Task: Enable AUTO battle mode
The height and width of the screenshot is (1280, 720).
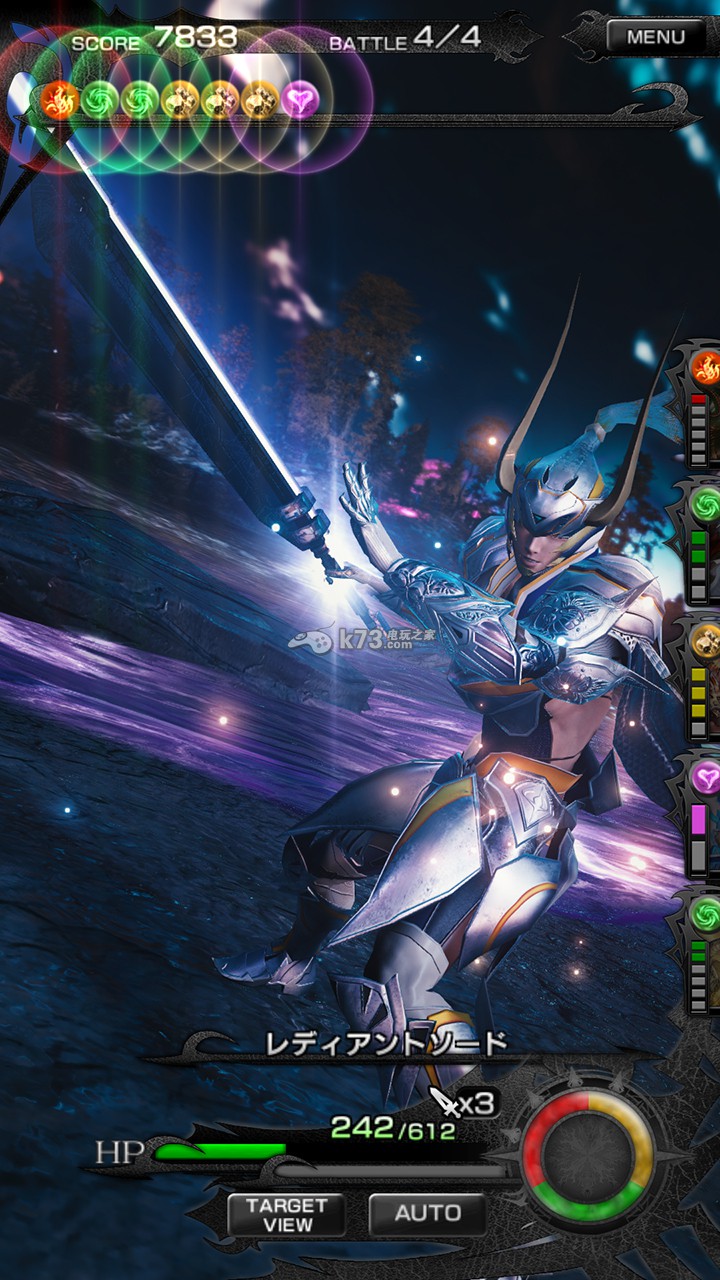Action: pos(427,1214)
